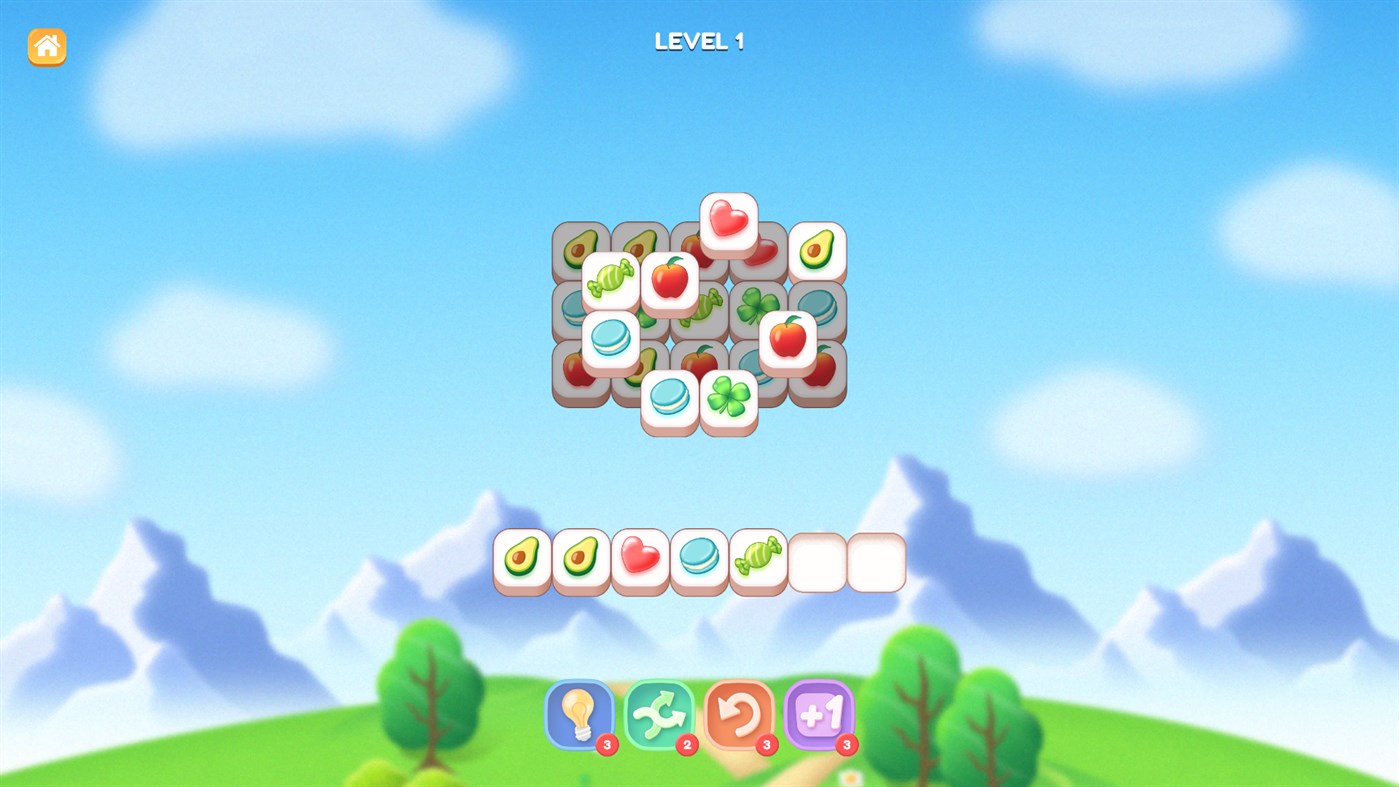Choose the heart tile in the tray
This screenshot has height=787, width=1399.
point(640,556)
